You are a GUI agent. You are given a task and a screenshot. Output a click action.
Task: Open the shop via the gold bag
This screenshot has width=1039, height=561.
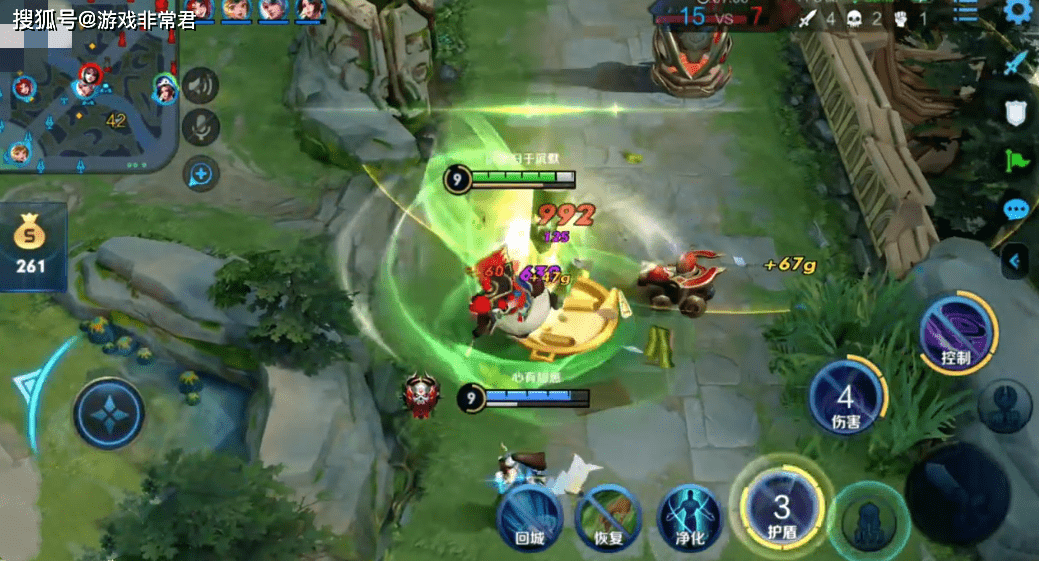tap(32, 245)
